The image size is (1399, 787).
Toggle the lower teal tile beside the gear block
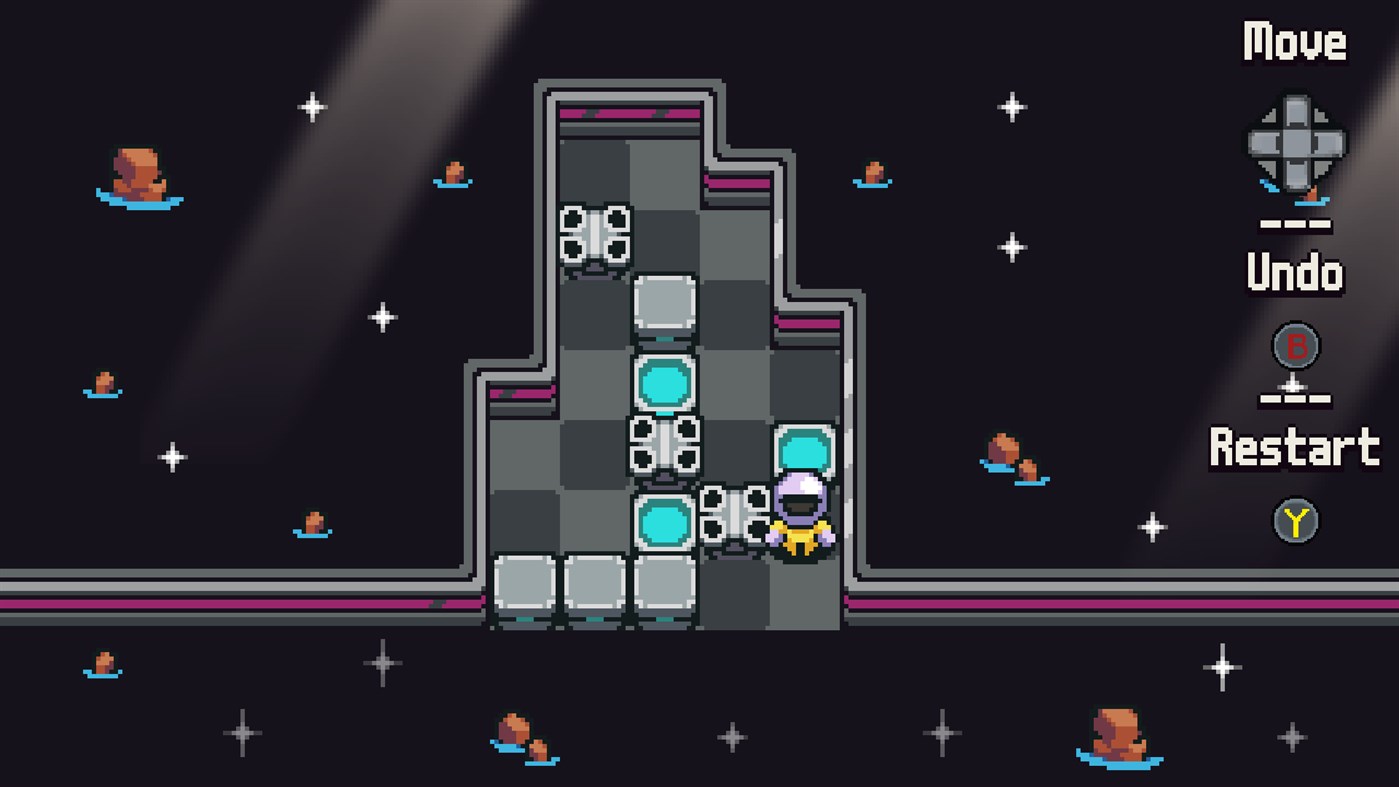665,518
